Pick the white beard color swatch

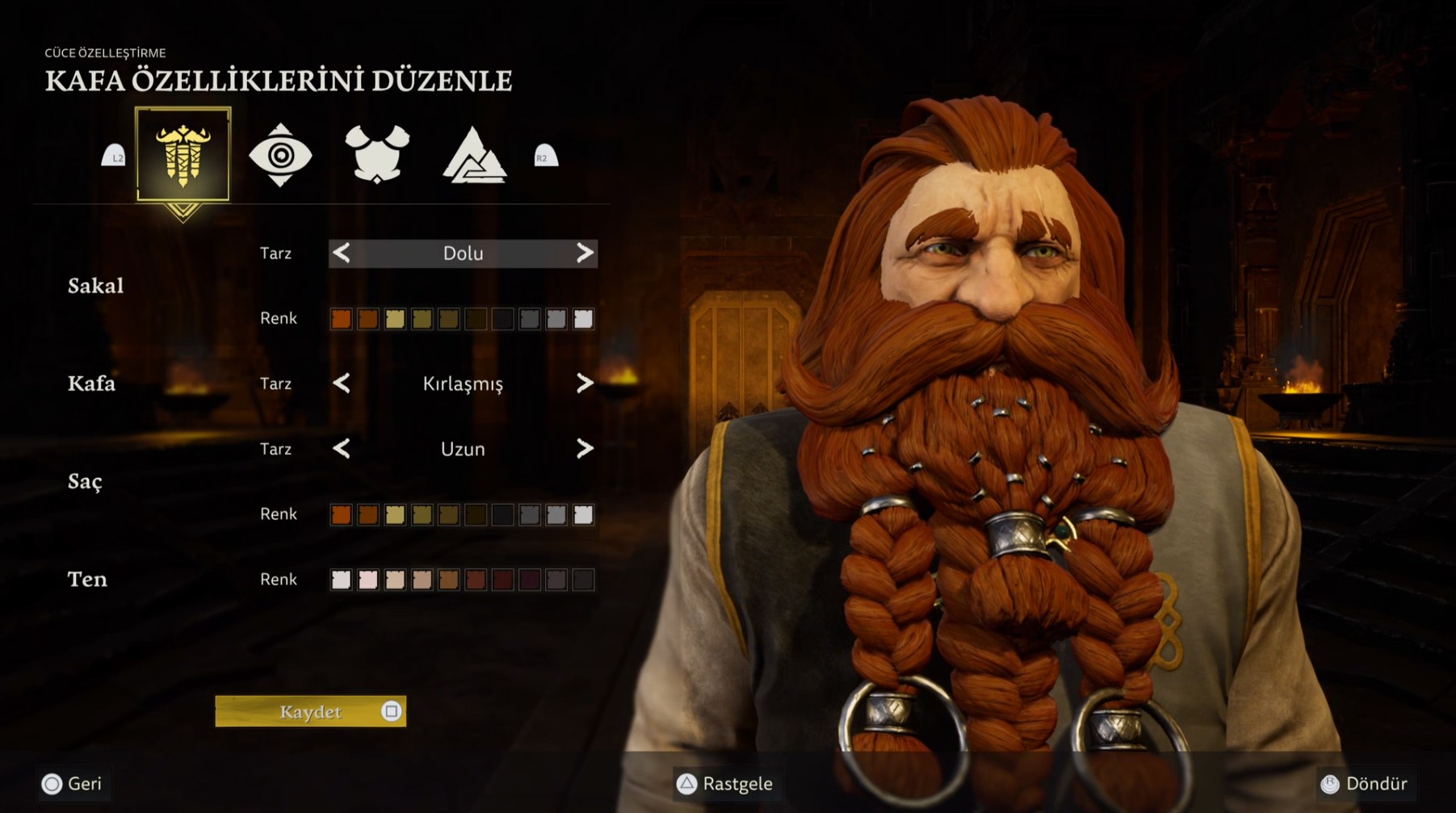point(583,319)
